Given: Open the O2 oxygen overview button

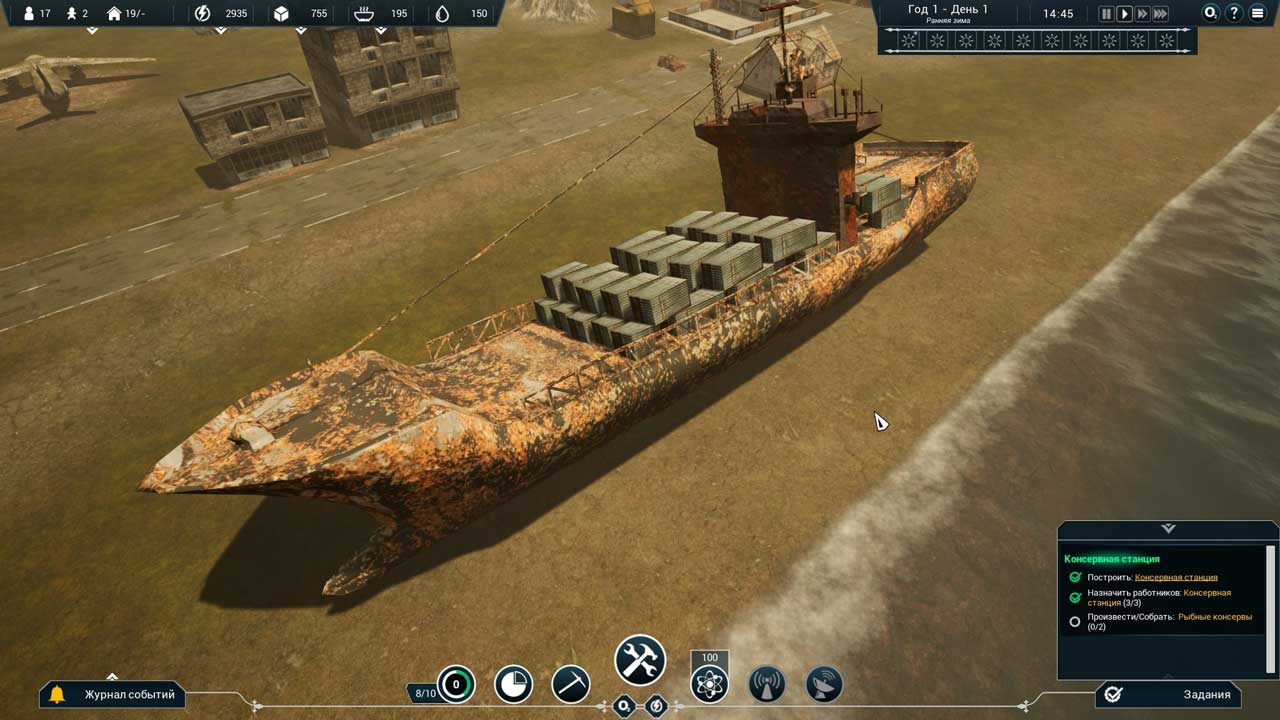Looking at the screenshot, I should pyautogui.click(x=1211, y=14).
